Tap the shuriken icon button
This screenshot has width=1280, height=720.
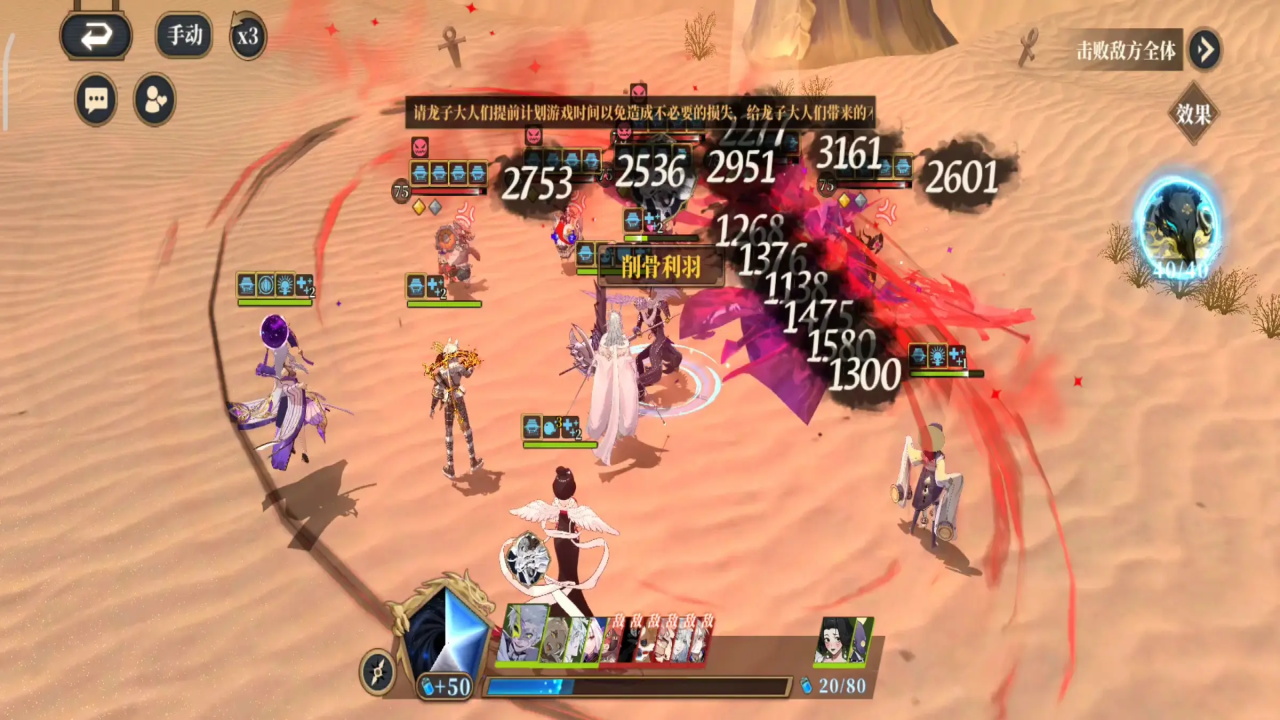tap(378, 671)
